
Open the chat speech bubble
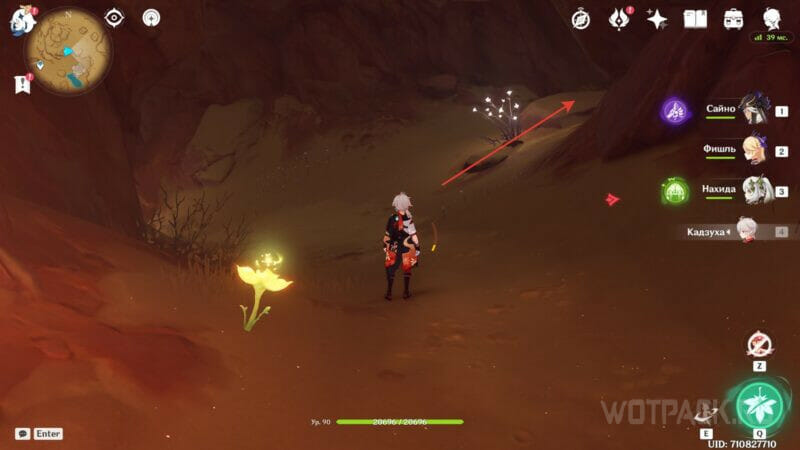click(x=22, y=434)
